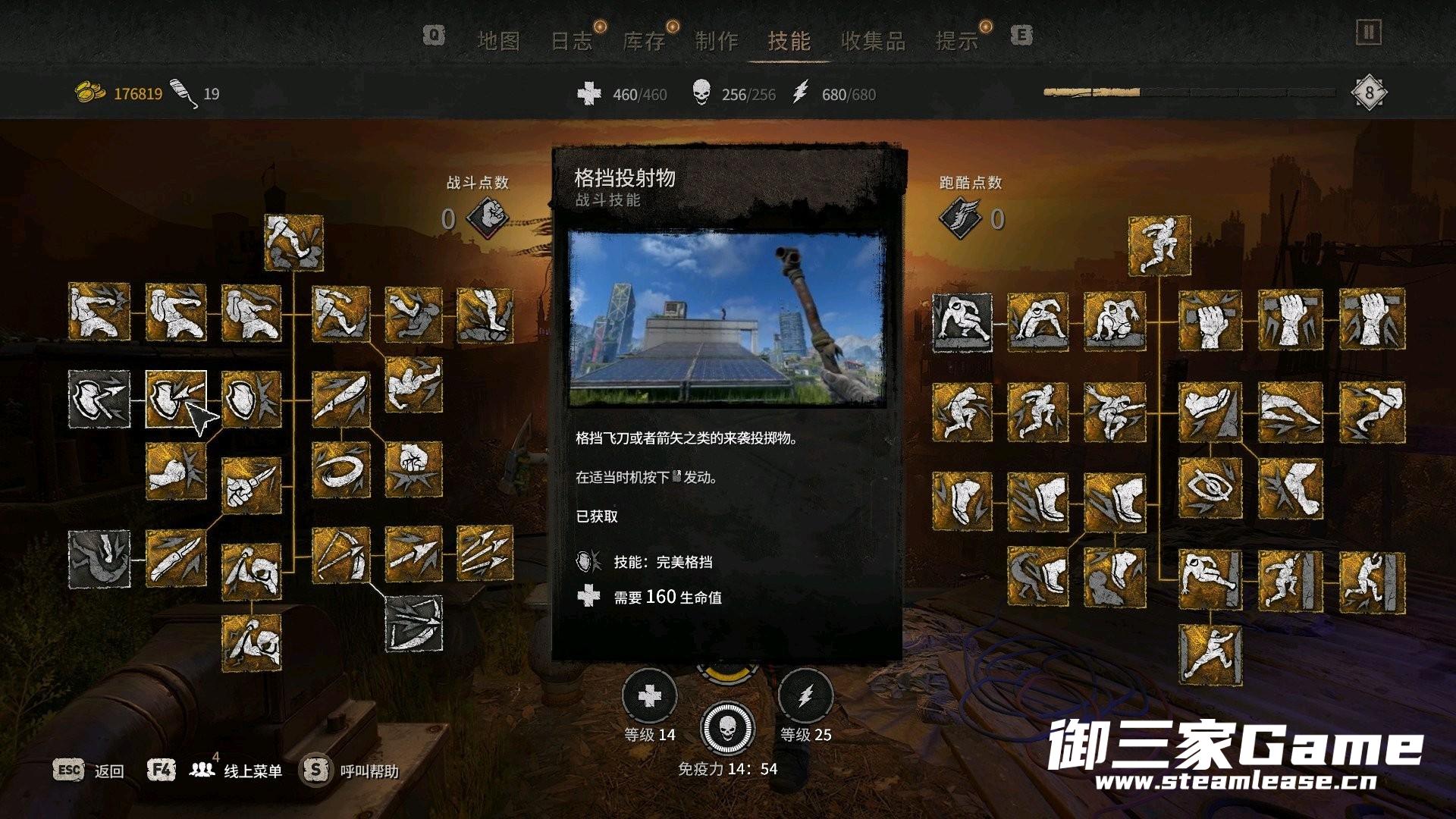This screenshot has width=1456, height=819.
Task: Select the top combat tree skill node
Action: click(293, 243)
